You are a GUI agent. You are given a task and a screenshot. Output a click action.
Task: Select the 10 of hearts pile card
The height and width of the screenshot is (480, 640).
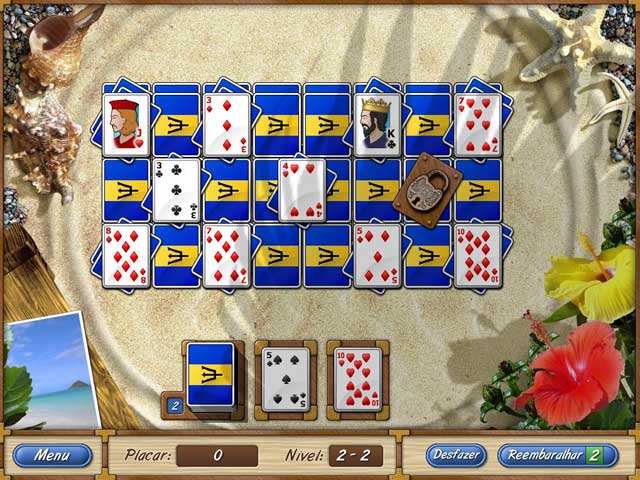pyautogui.click(x=356, y=380)
